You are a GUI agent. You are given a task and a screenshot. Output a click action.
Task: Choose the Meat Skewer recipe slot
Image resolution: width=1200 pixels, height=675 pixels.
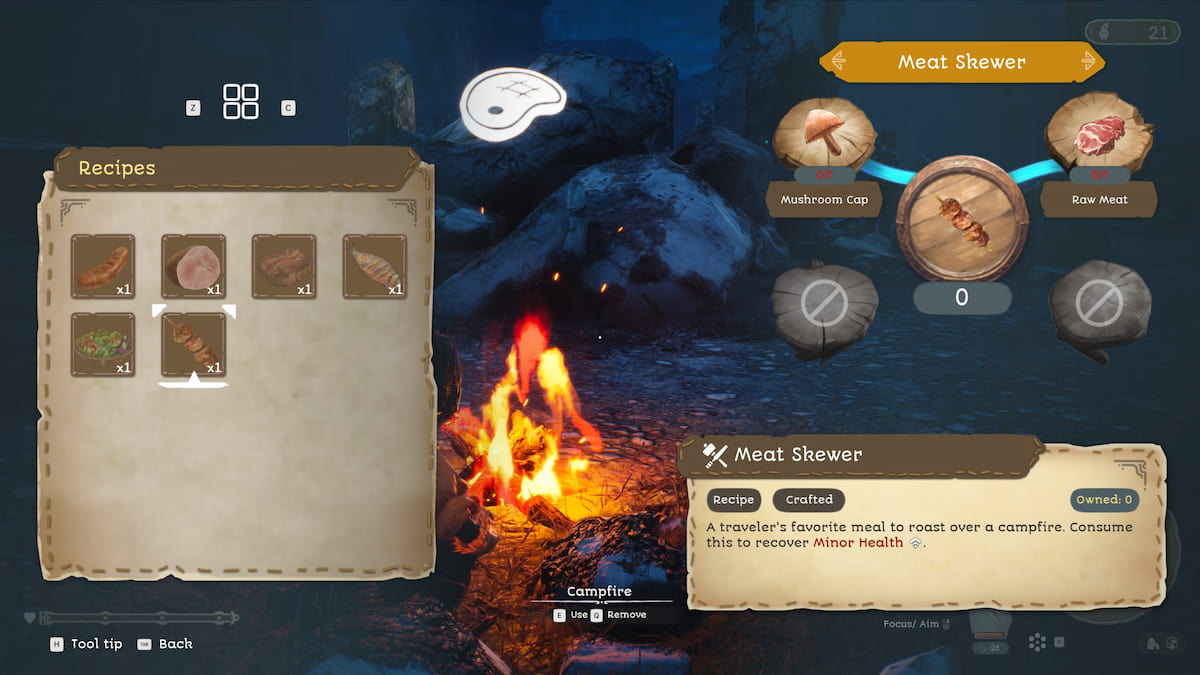click(x=193, y=344)
